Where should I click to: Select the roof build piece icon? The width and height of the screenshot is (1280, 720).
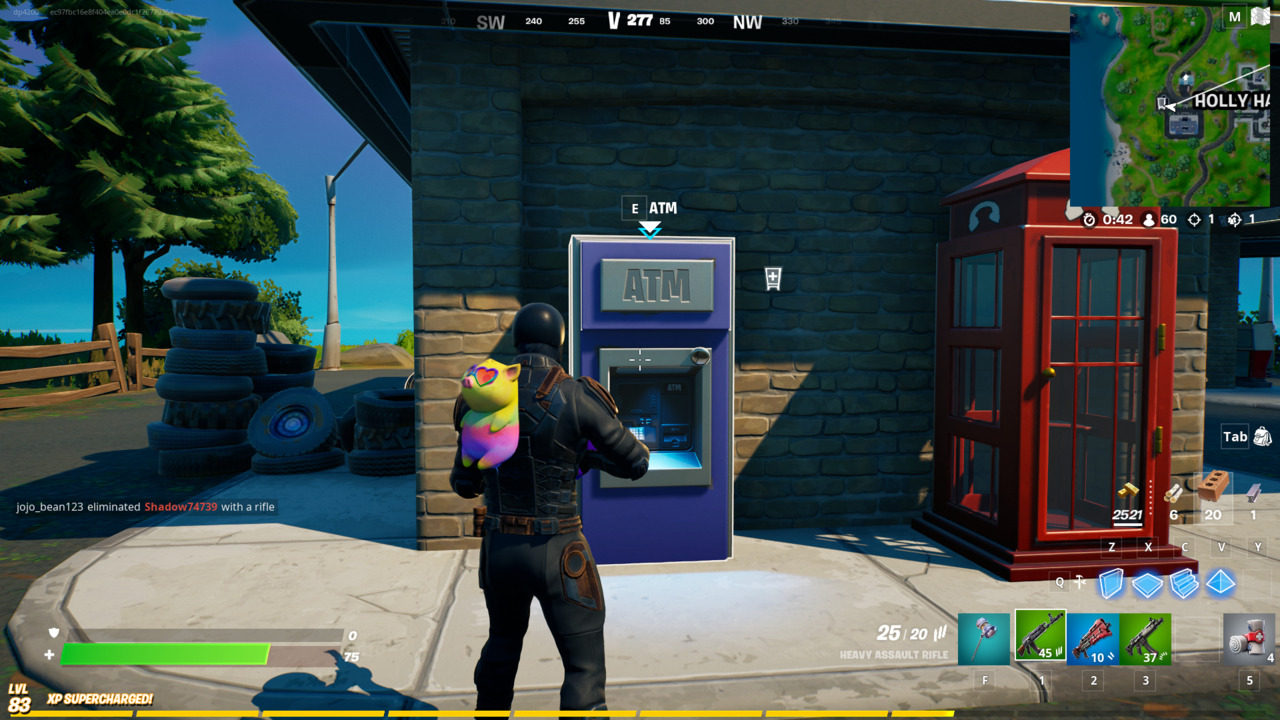[1219, 583]
